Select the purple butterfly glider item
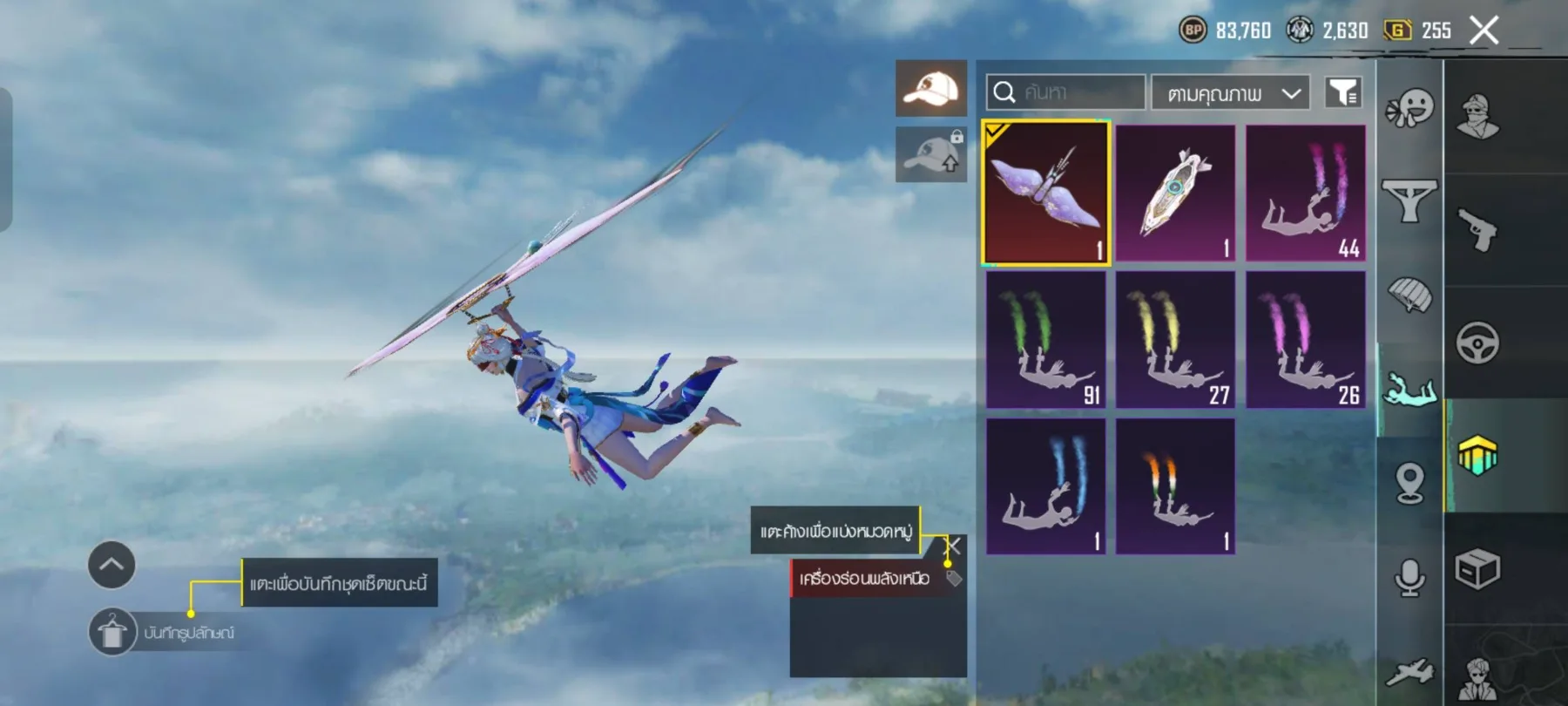 (1046, 193)
